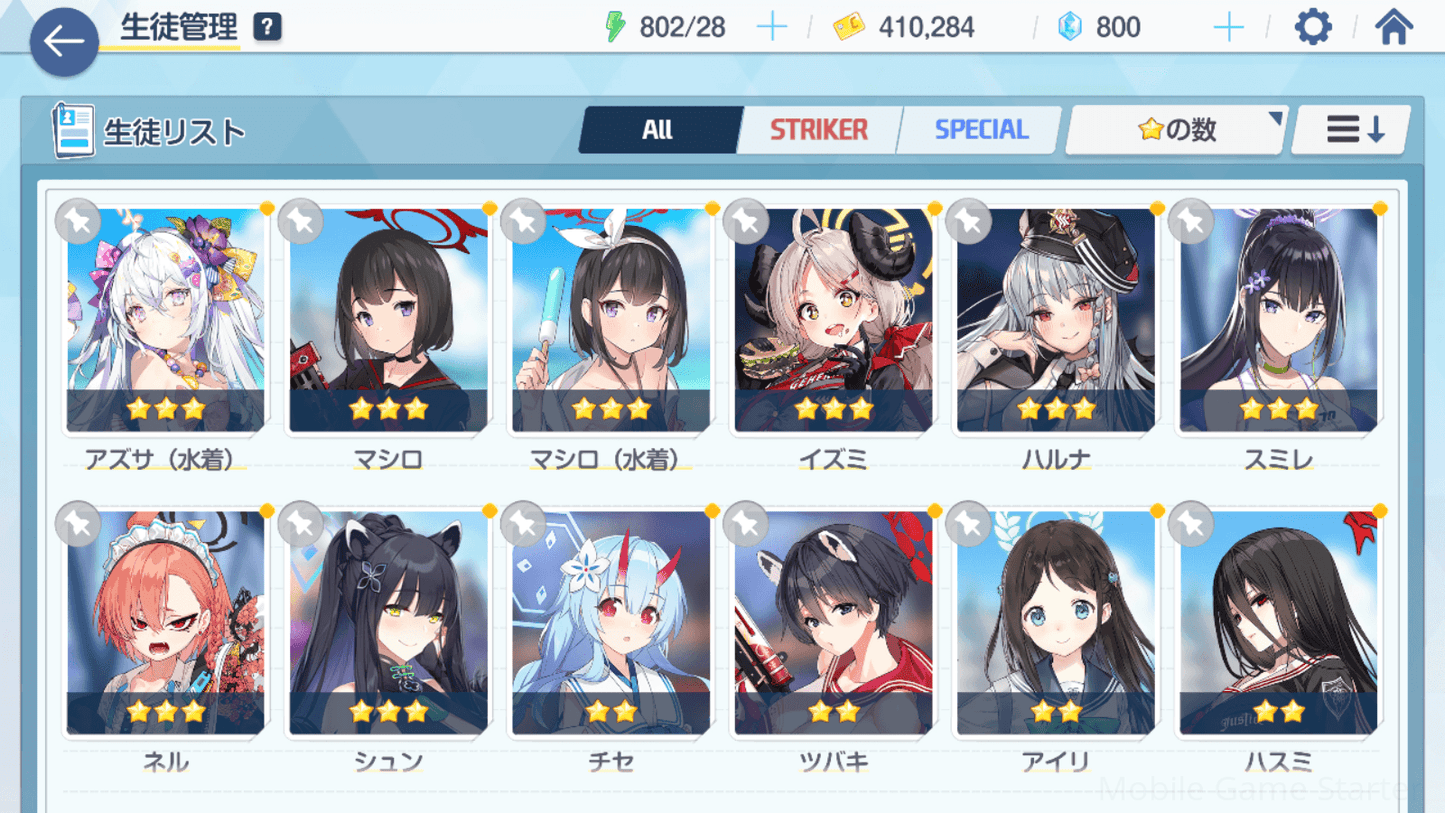Switch to the SPECIAL tab

(x=981, y=130)
